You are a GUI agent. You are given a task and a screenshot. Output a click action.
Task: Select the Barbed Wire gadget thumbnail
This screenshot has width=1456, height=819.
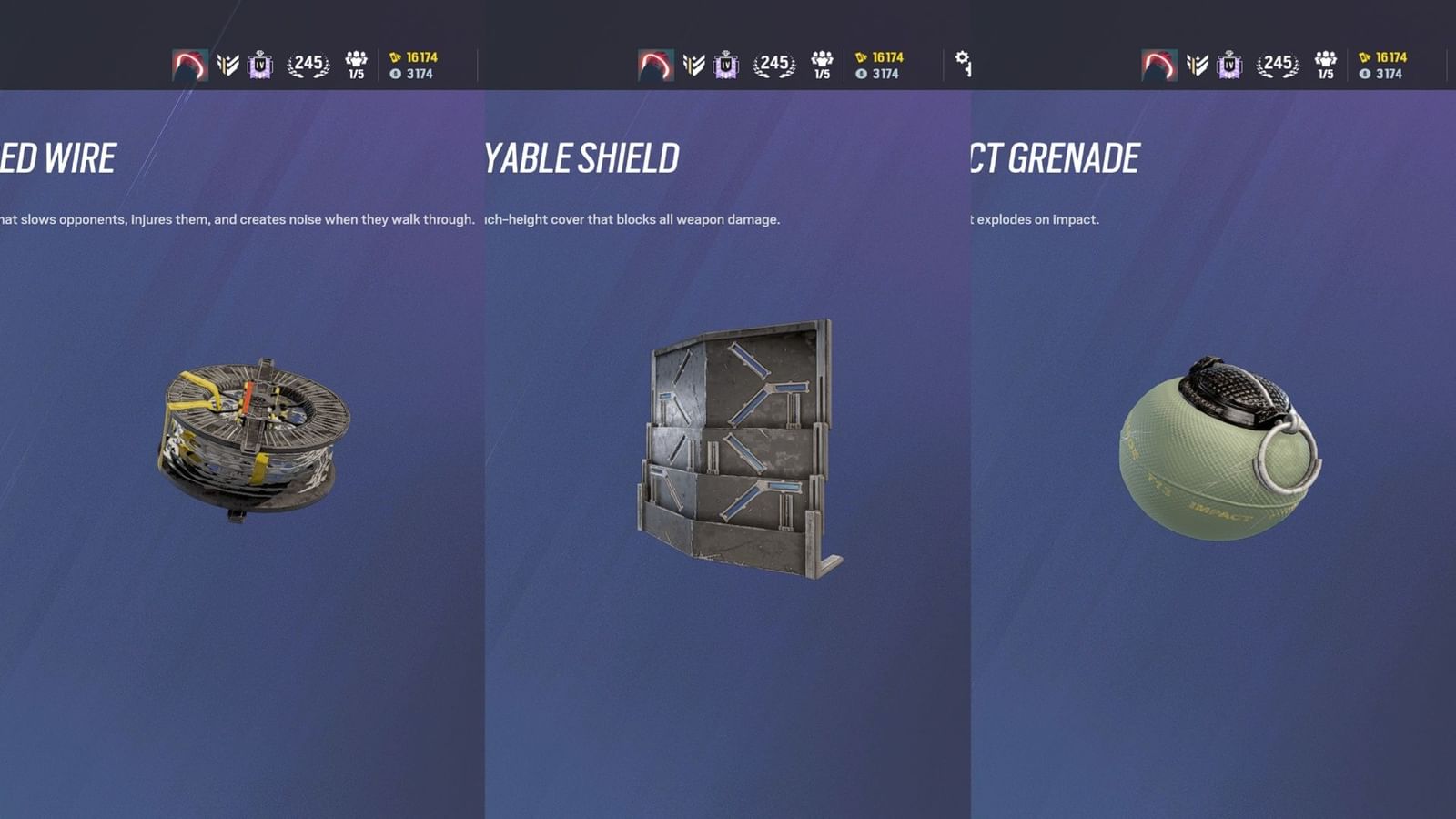point(250,437)
